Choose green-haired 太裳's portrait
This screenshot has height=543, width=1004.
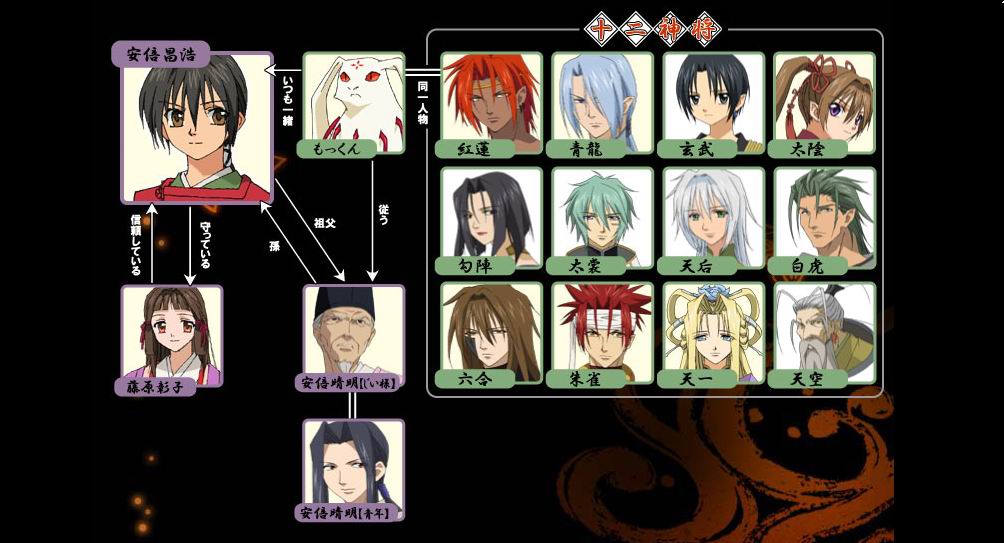point(602,213)
